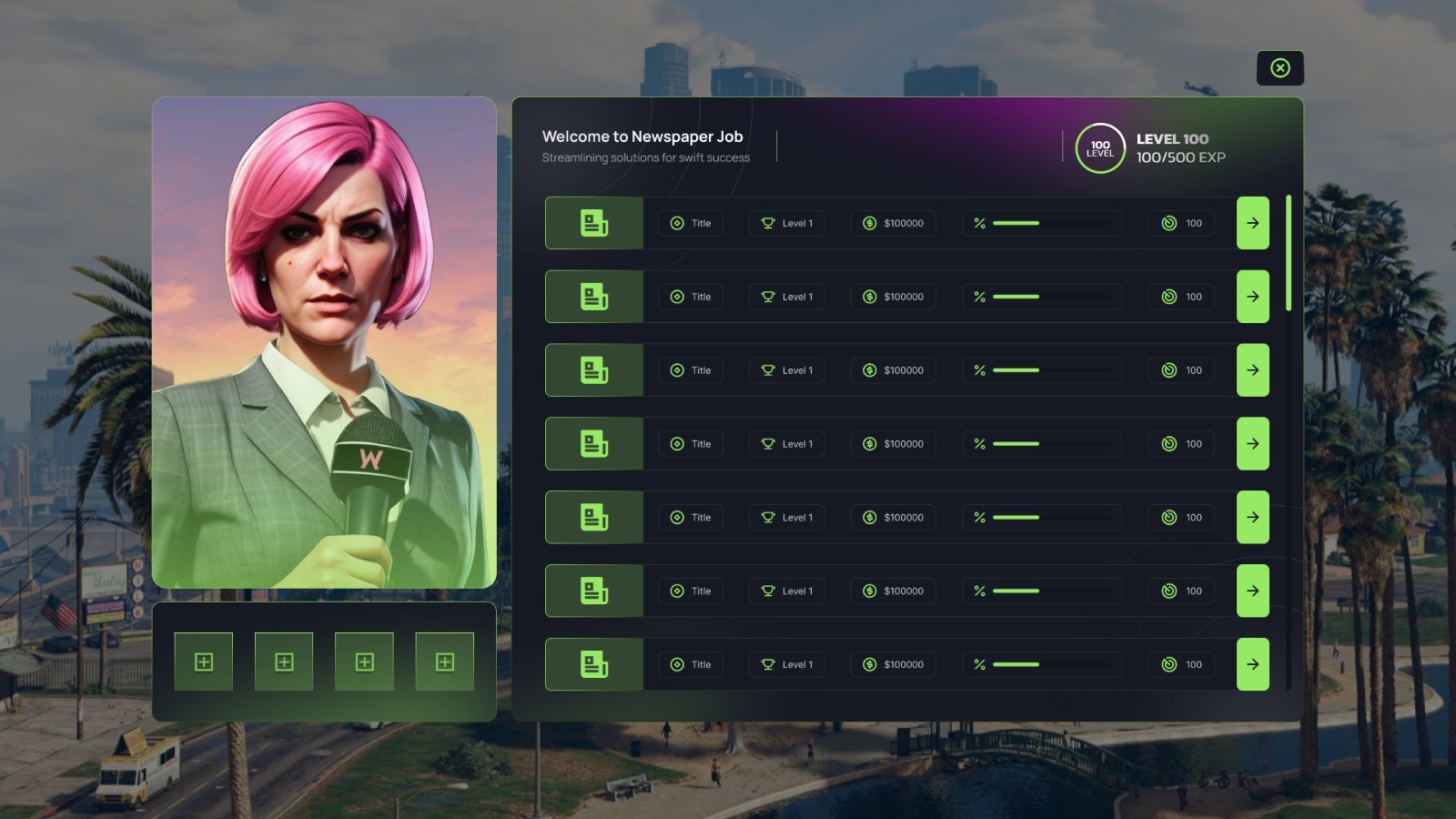This screenshot has height=819, width=1456.
Task: Select the Title badge icon on the top row
Action: [676, 223]
